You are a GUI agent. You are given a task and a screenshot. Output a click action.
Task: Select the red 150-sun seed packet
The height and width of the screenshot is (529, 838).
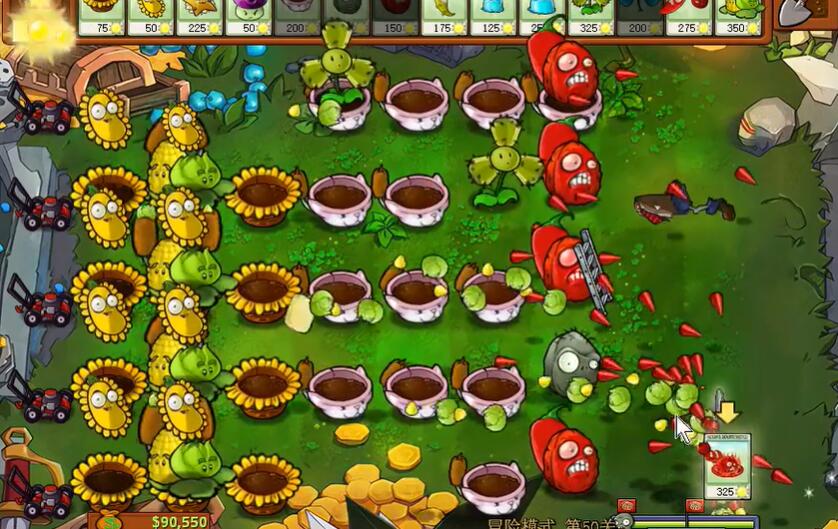[x=395, y=16]
